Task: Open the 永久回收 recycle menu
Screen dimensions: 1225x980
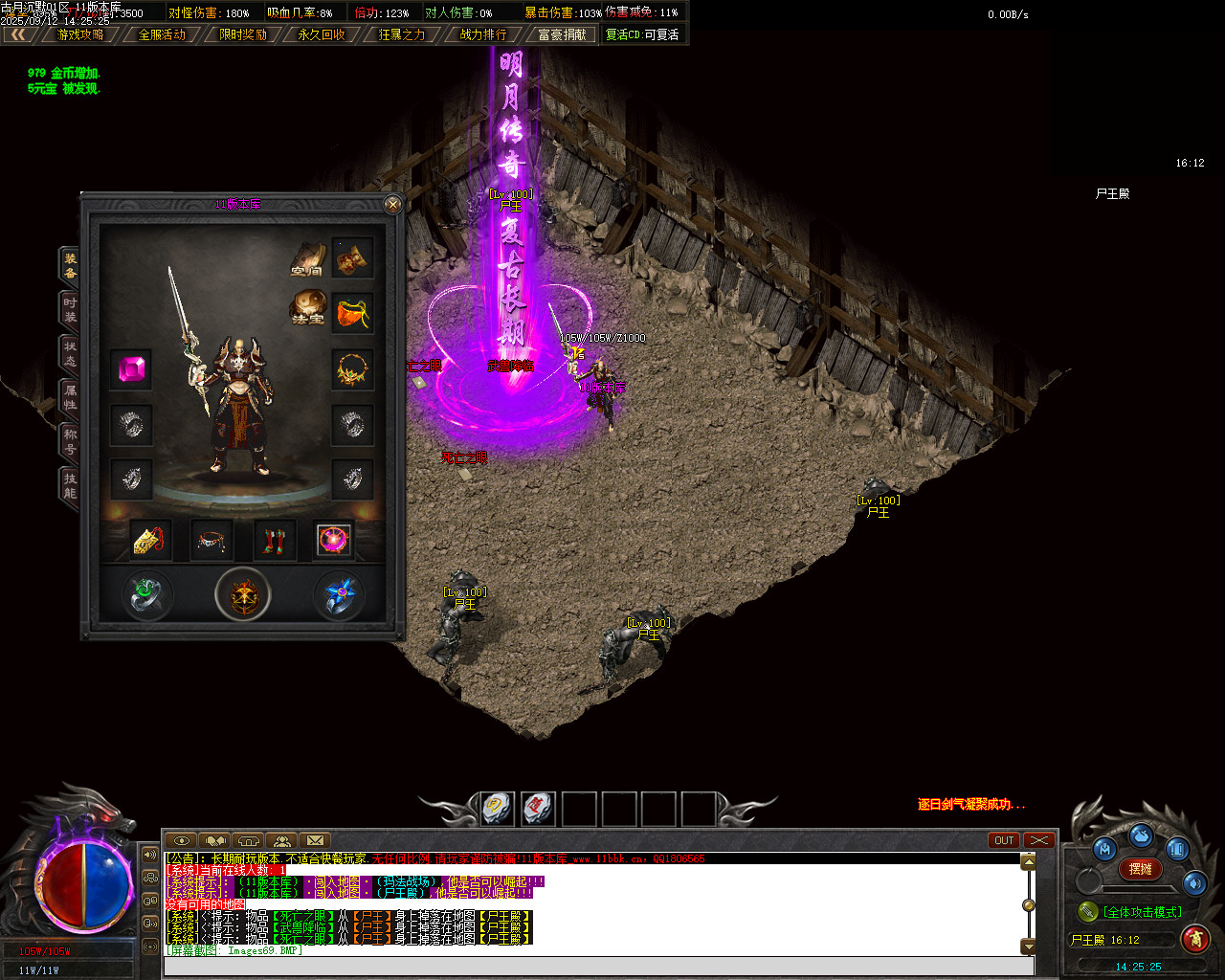Action: click(x=322, y=34)
